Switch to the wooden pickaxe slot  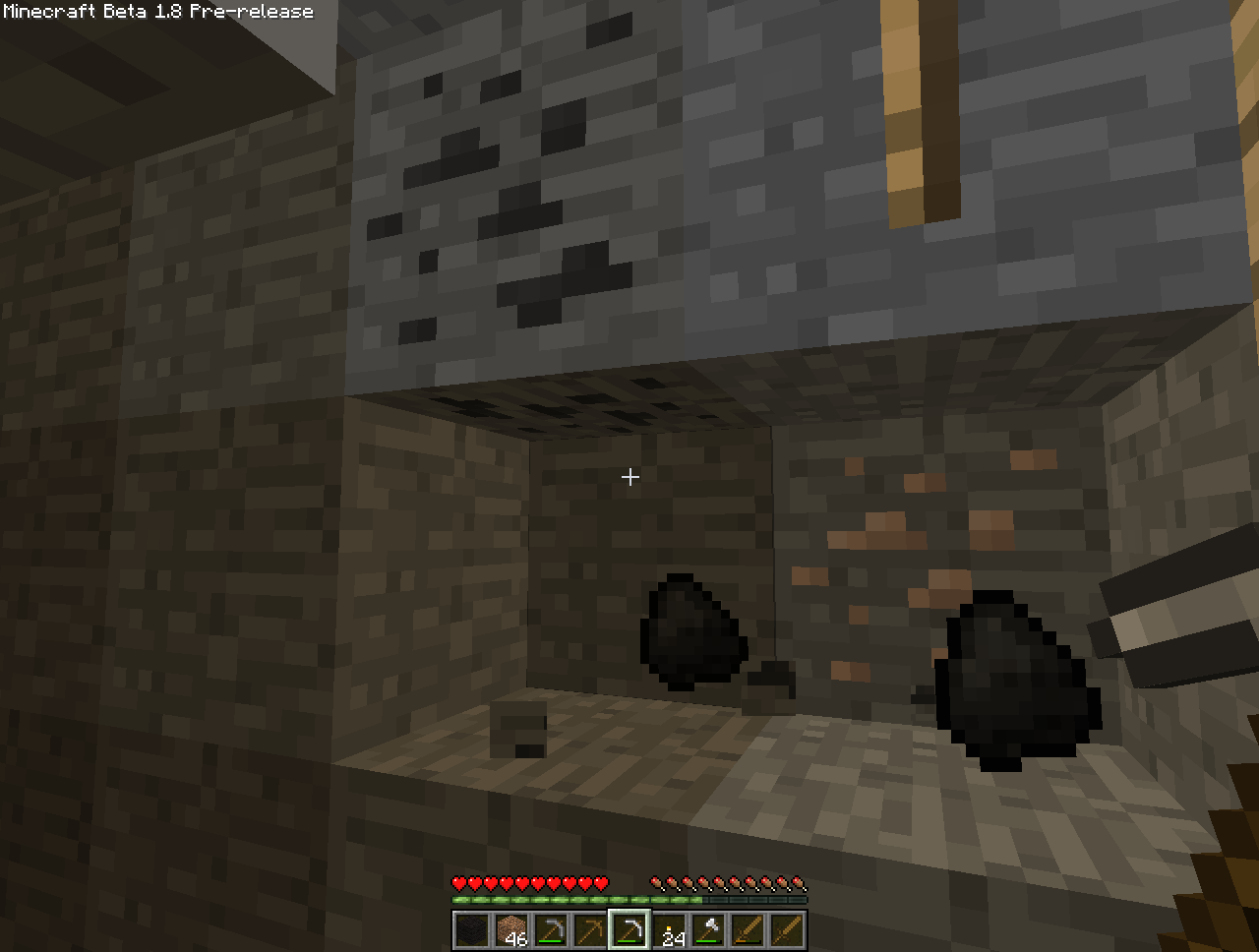click(590, 930)
